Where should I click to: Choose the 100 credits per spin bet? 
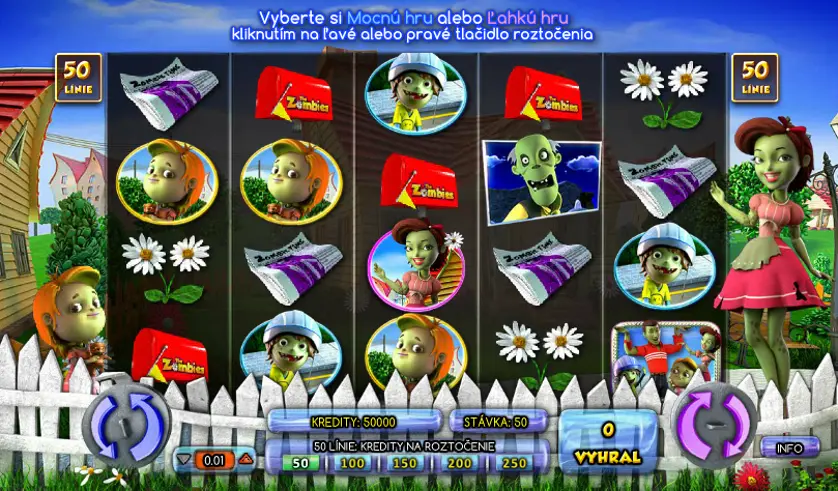point(351,463)
